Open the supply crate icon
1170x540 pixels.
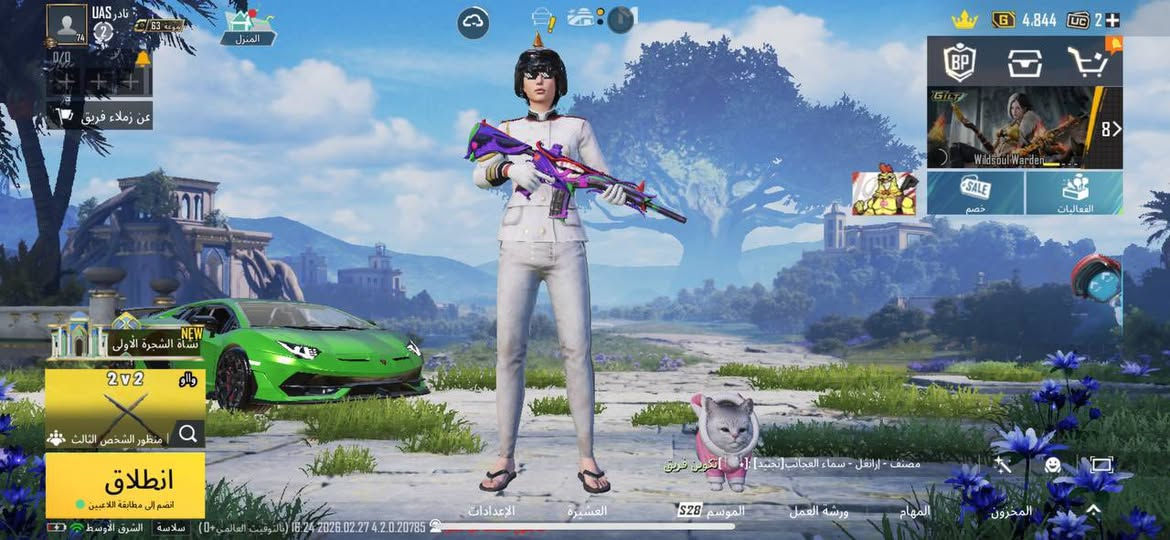coord(1025,63)
